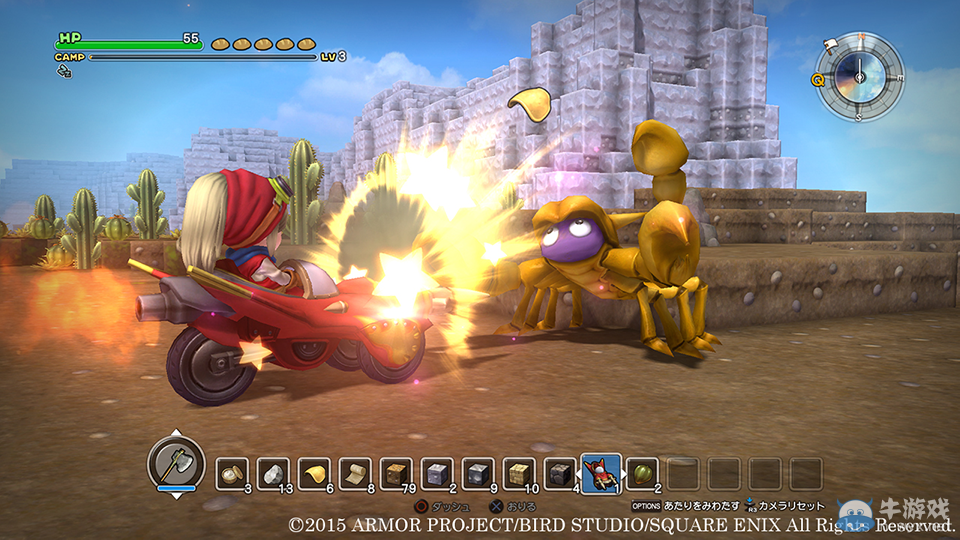Screen dimensions: 960x540
Task: Select the yellow petal item slot
Action: (x=314, y=473)
